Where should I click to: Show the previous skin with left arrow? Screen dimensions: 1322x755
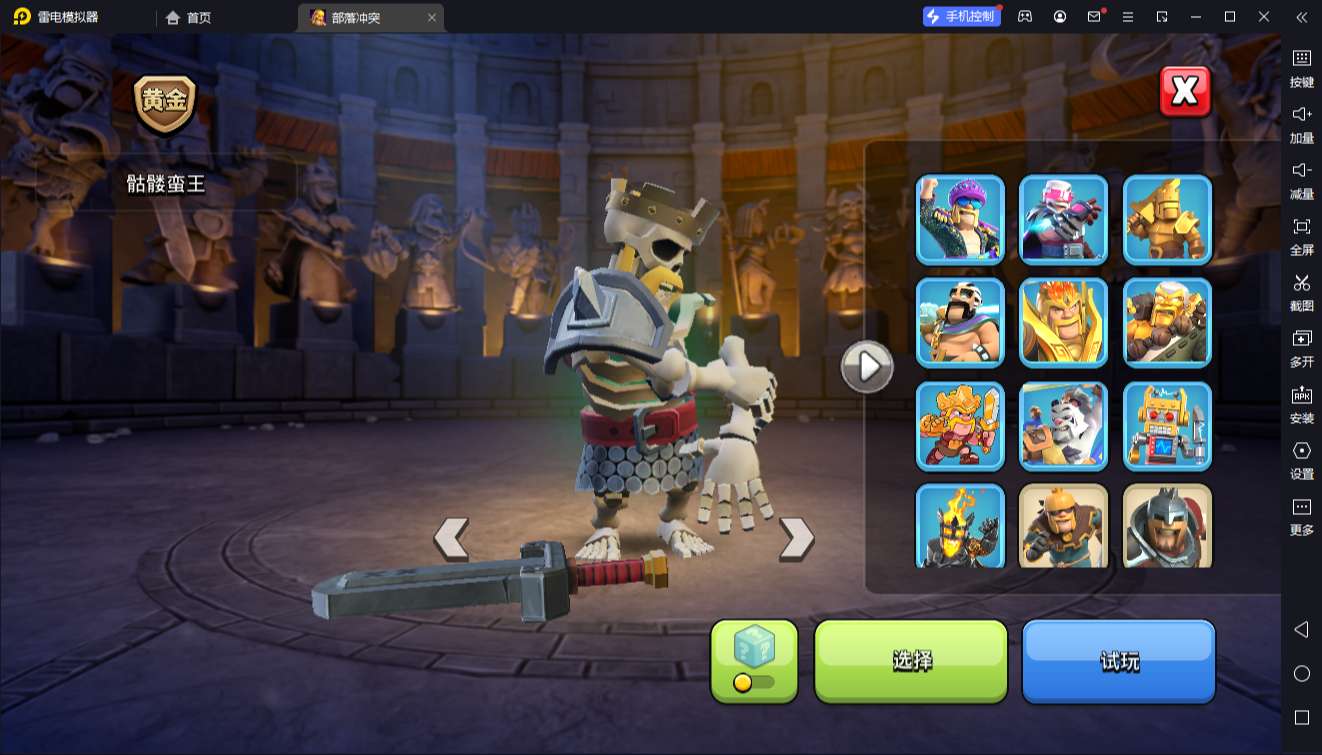pos(451,539)
